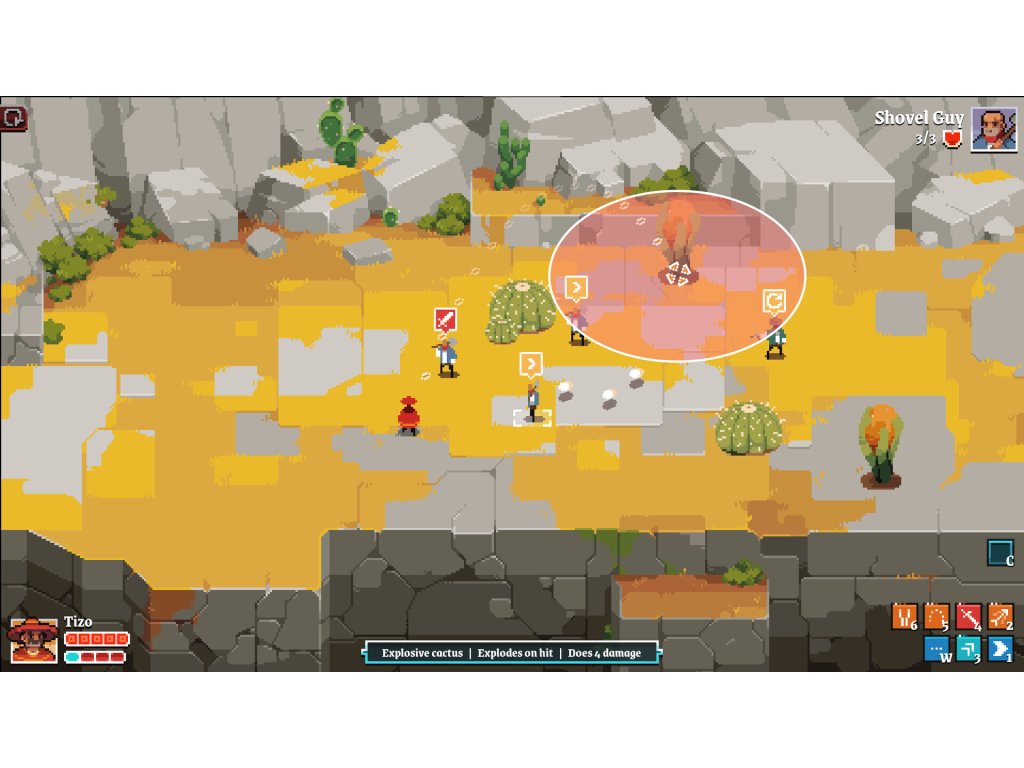
Task: Activate the teal double-arrow ability numbered 3
Action: click(x=969, y=649)
